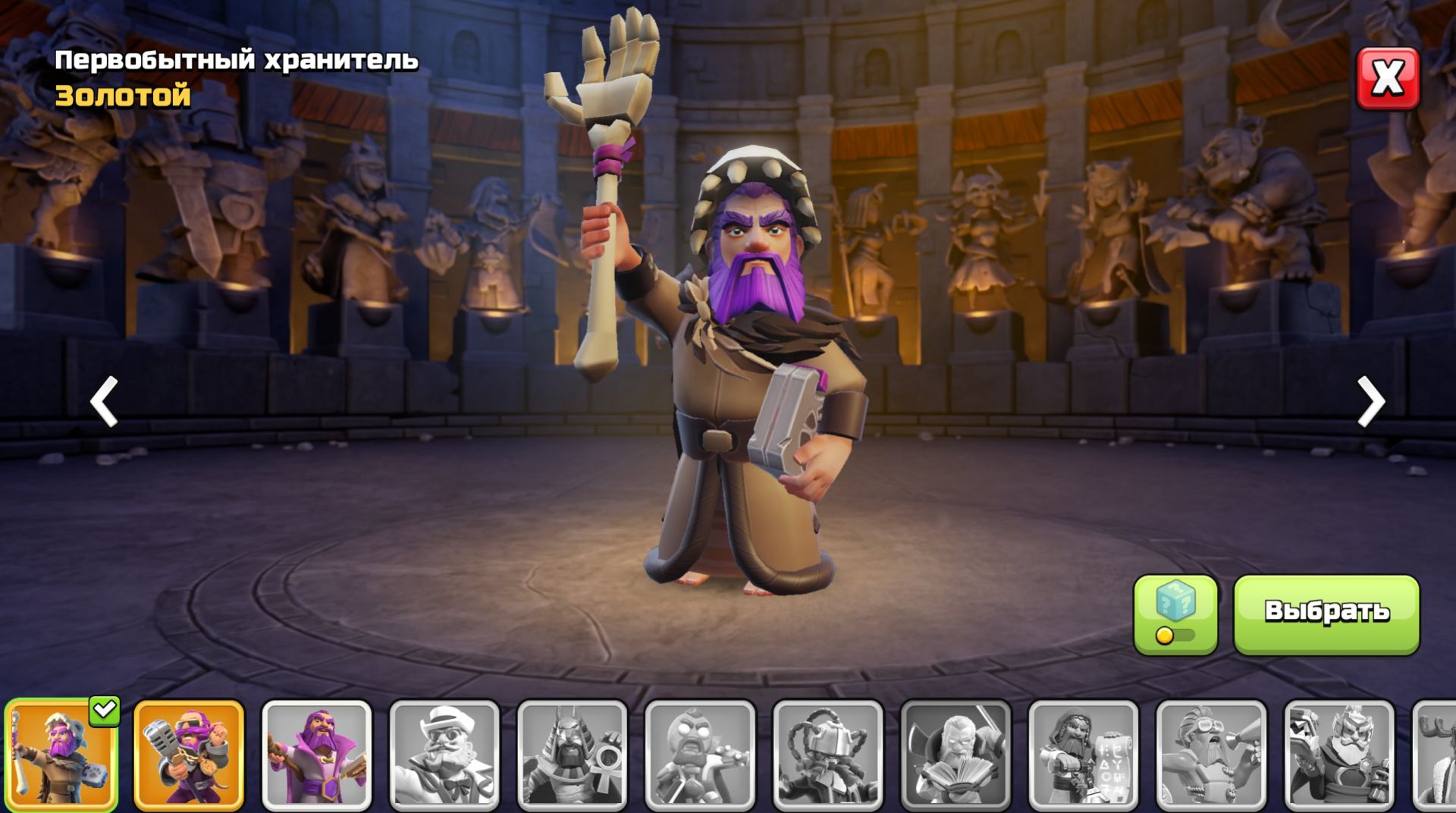Select the locked gingerbread Warden skin
The width and height of the screenshot is (1456, 813).
pyautogui.click(x=700, y=755)
